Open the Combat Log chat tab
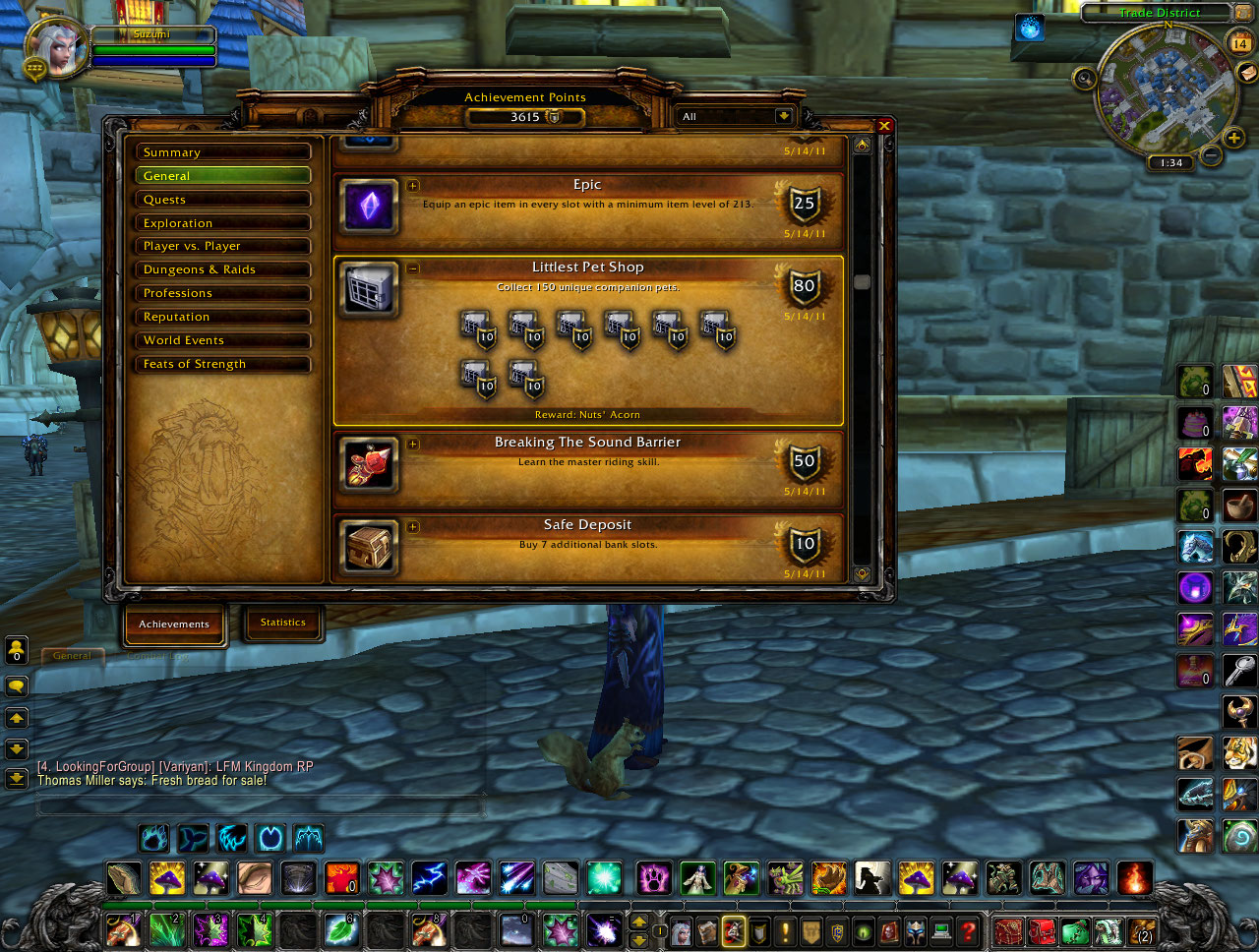The width and height of the screenshot is (1259, 952). pyautogui.click(x=157, y=655)
